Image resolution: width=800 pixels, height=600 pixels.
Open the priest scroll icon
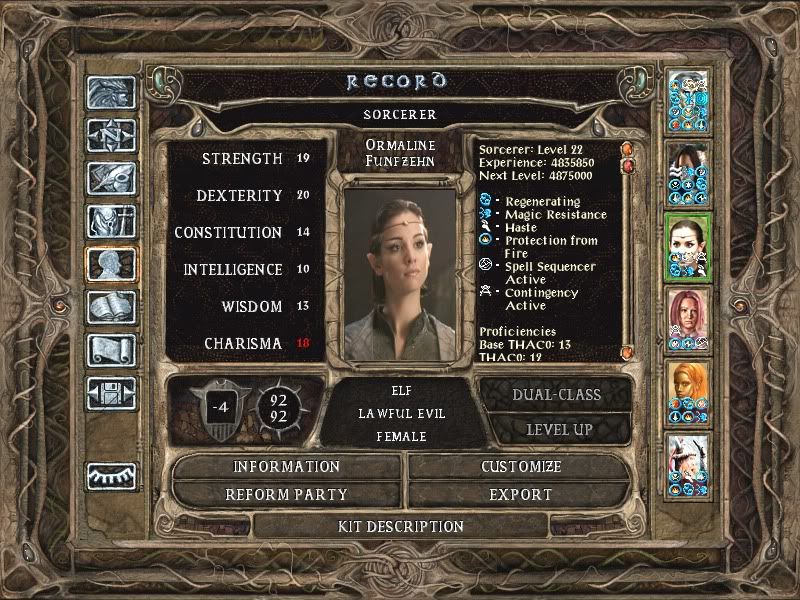pyautogui.click(x=111, y=349)
